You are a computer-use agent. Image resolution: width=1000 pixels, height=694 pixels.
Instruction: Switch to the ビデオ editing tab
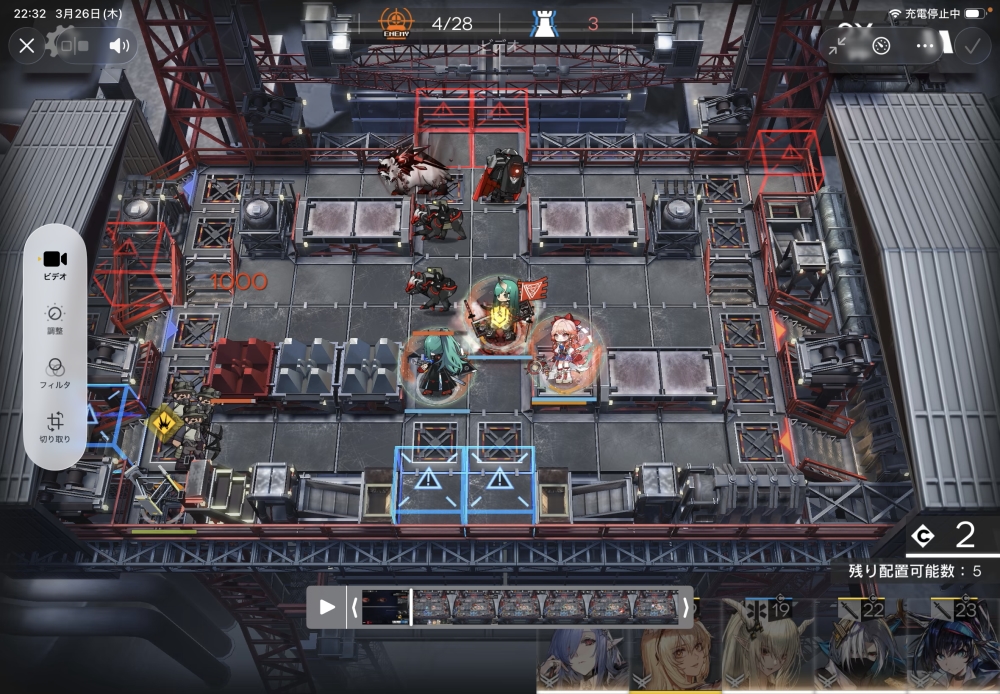55,265
